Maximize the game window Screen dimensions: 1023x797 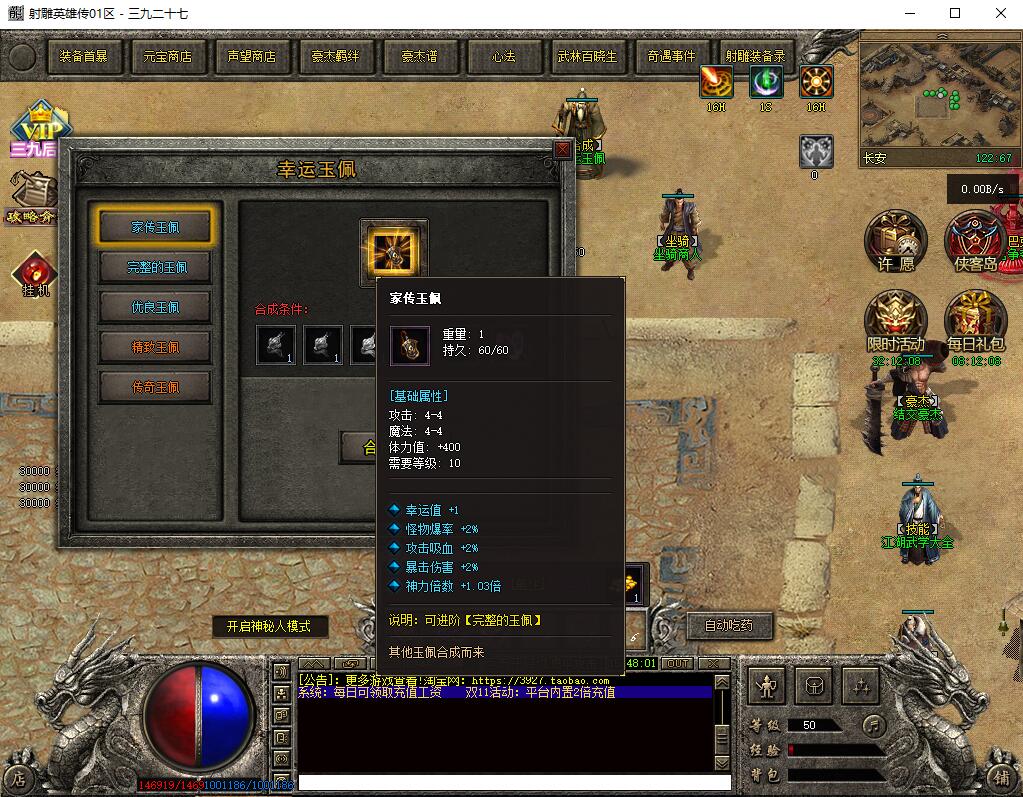(955, 13)
